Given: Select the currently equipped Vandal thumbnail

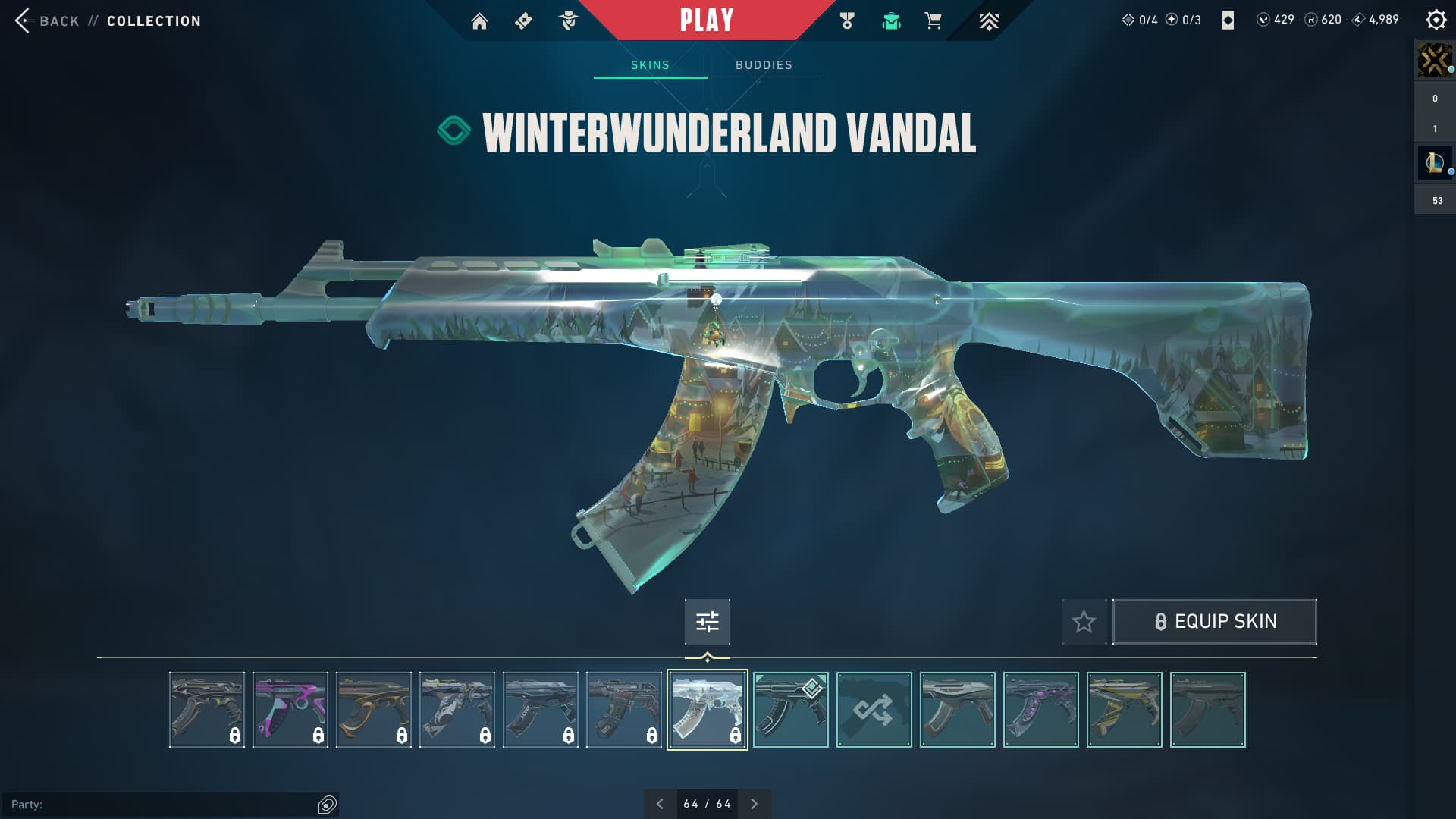Looking at the screenshot, I should [x=790, y=710].
